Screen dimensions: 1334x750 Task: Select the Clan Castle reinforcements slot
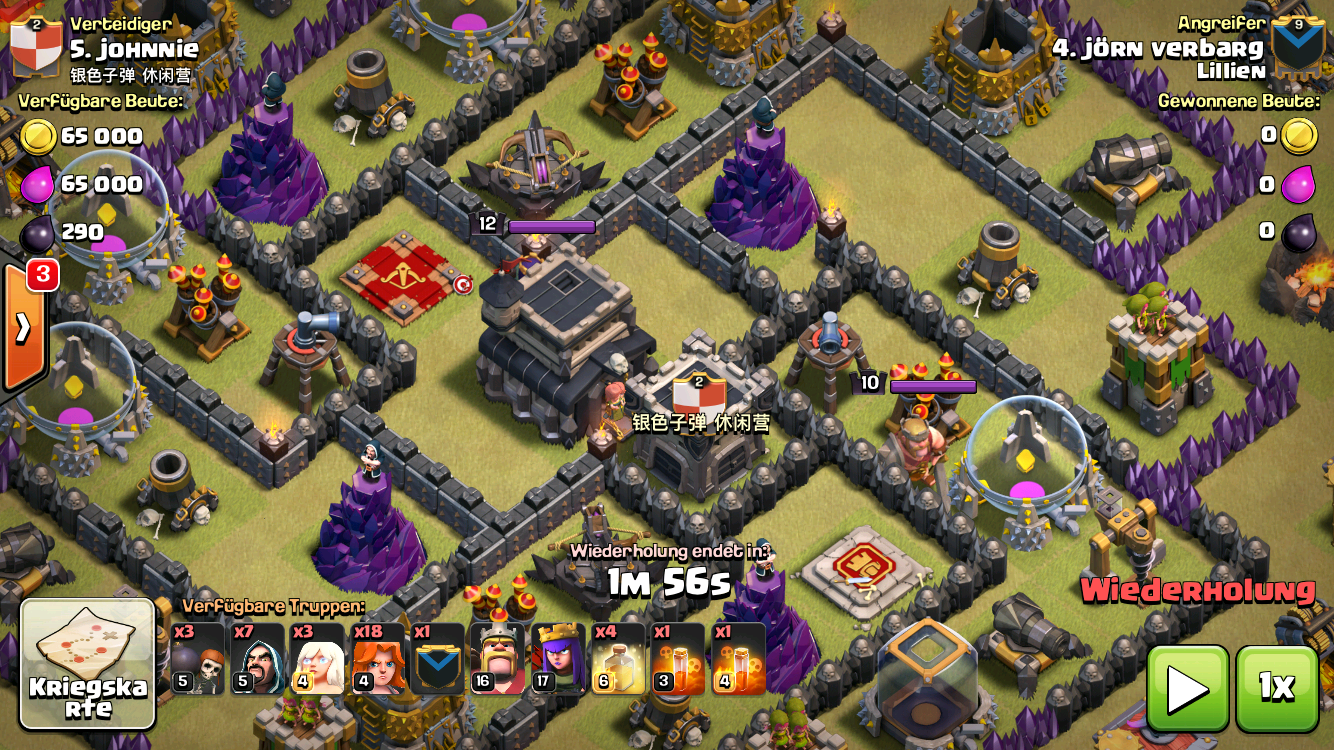[437, 659]
